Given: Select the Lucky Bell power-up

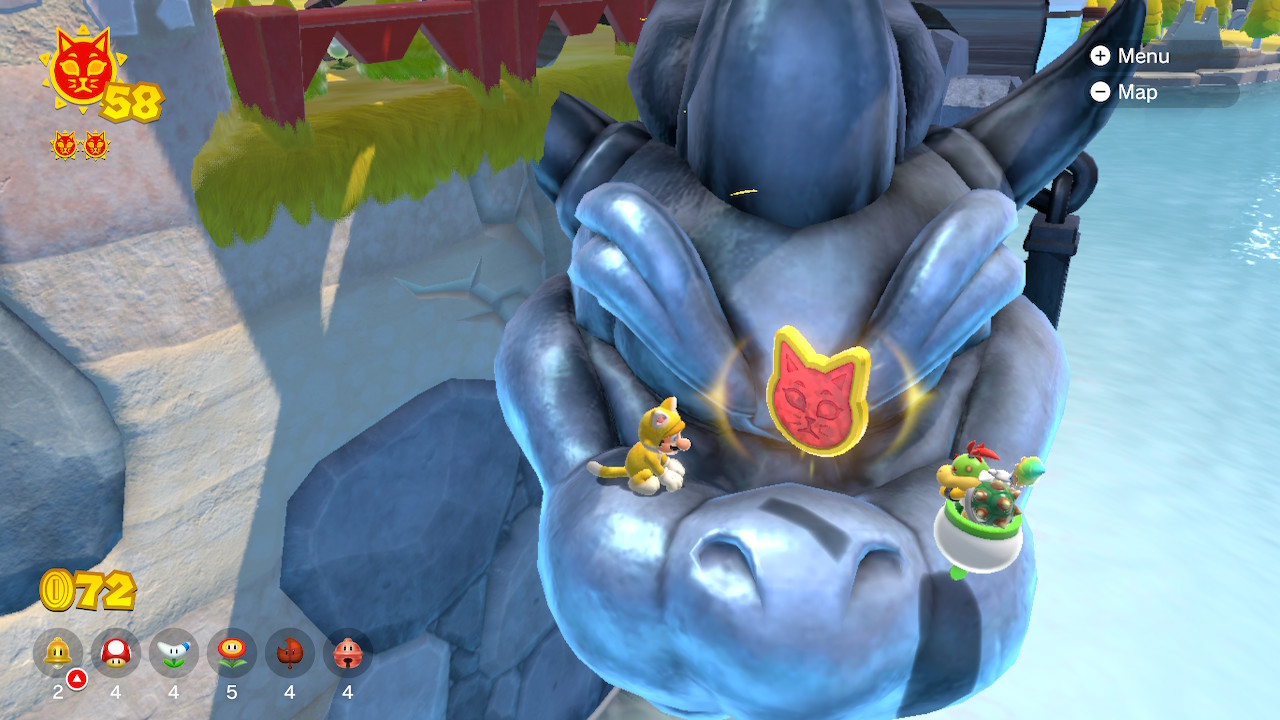Looking at the screenshot, I should (x=348, y=654).
